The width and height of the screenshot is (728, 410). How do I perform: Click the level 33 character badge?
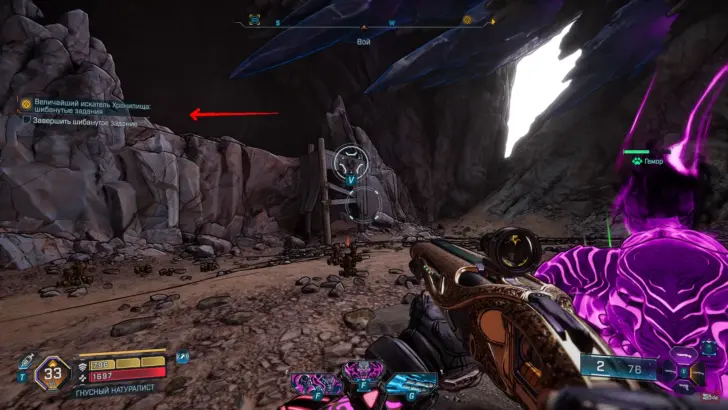click(52, 377)
